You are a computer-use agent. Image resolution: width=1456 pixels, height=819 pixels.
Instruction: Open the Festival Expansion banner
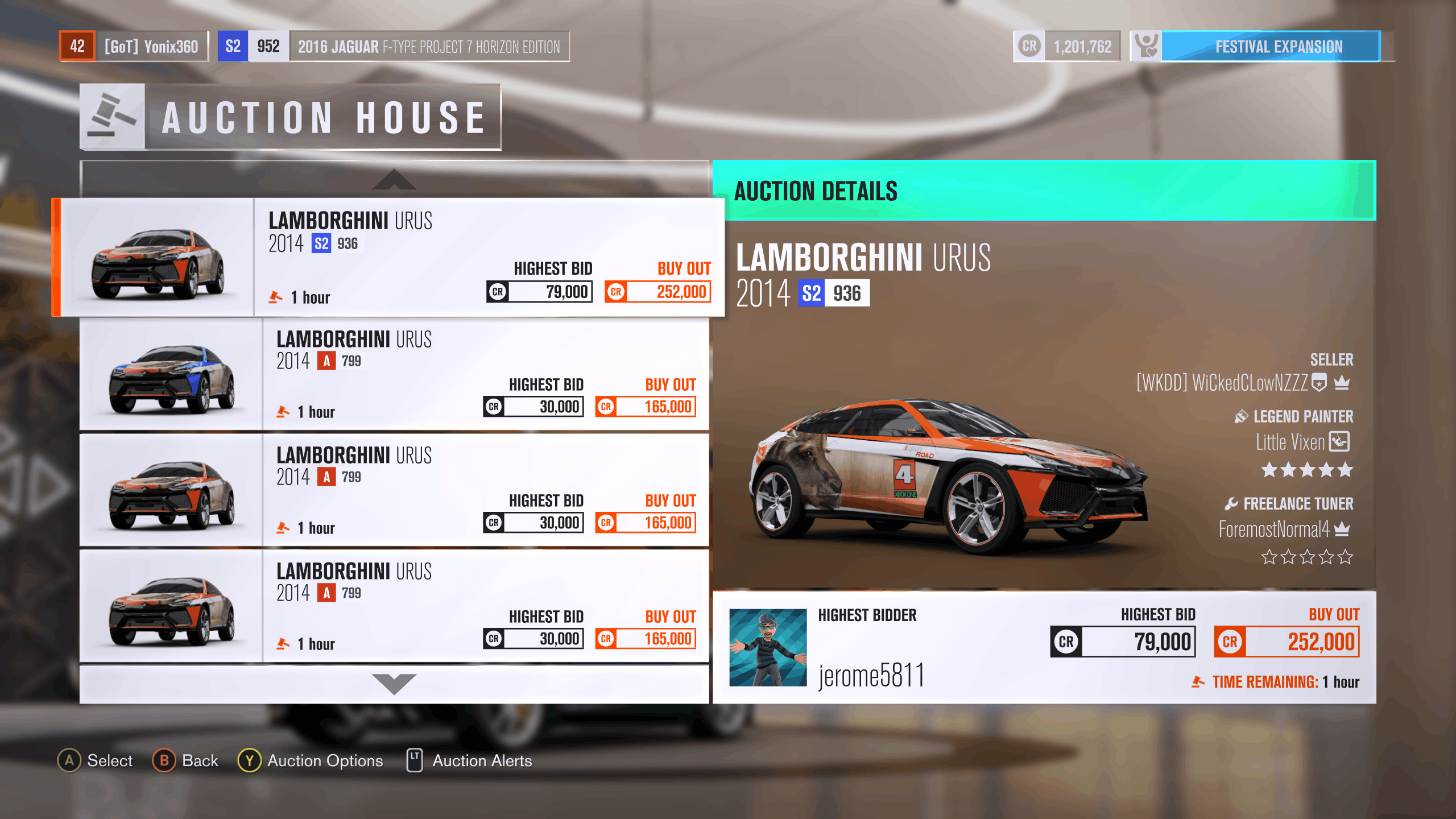click(1269, 47)
